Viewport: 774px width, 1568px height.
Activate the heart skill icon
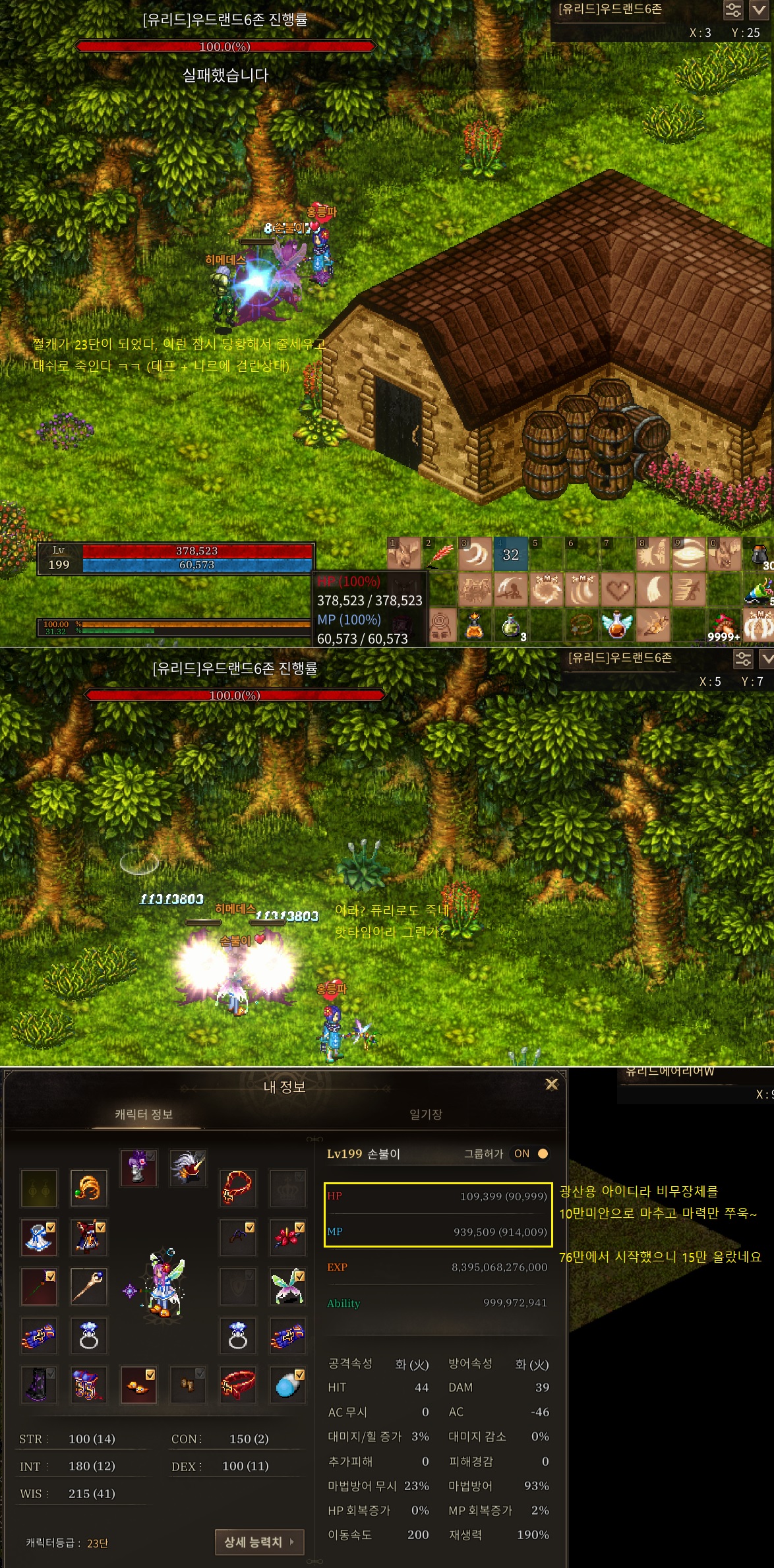[618, 589]
